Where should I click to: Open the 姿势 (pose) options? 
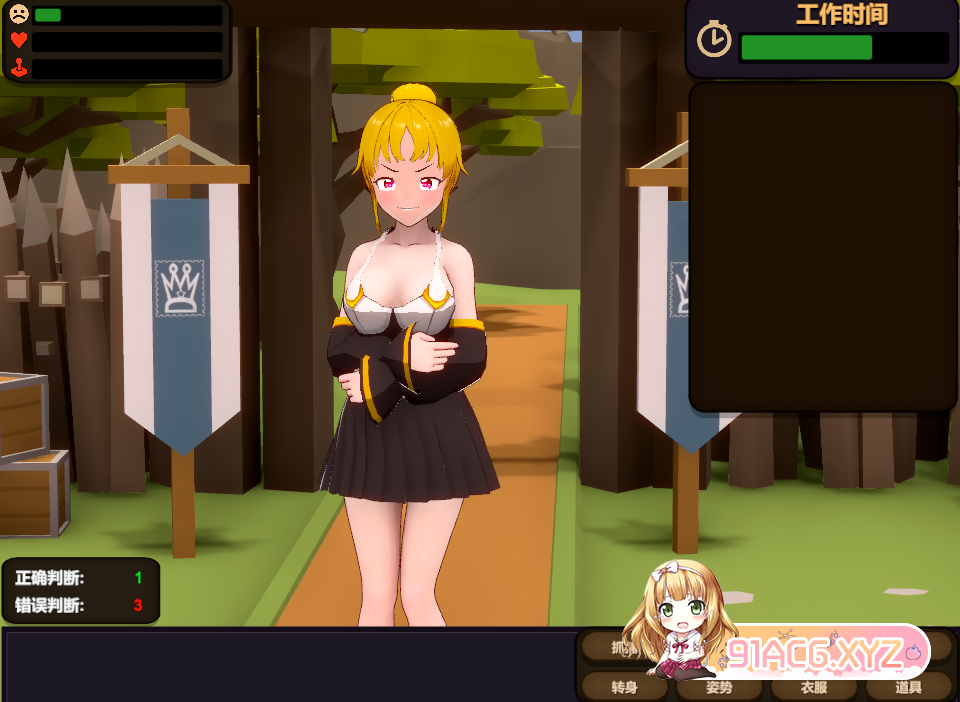719,687
